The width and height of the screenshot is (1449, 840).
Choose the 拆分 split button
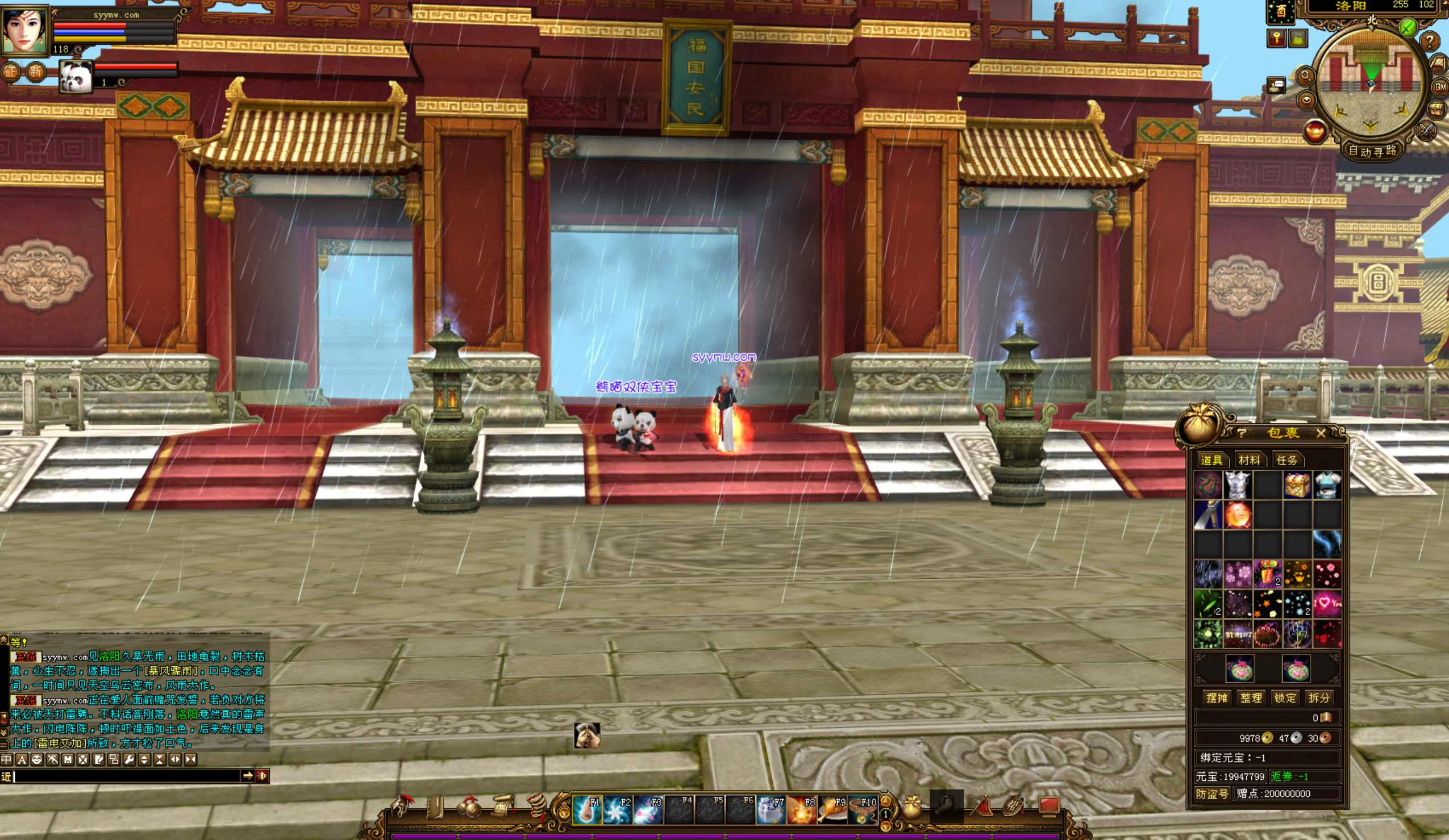point(1318,697)
